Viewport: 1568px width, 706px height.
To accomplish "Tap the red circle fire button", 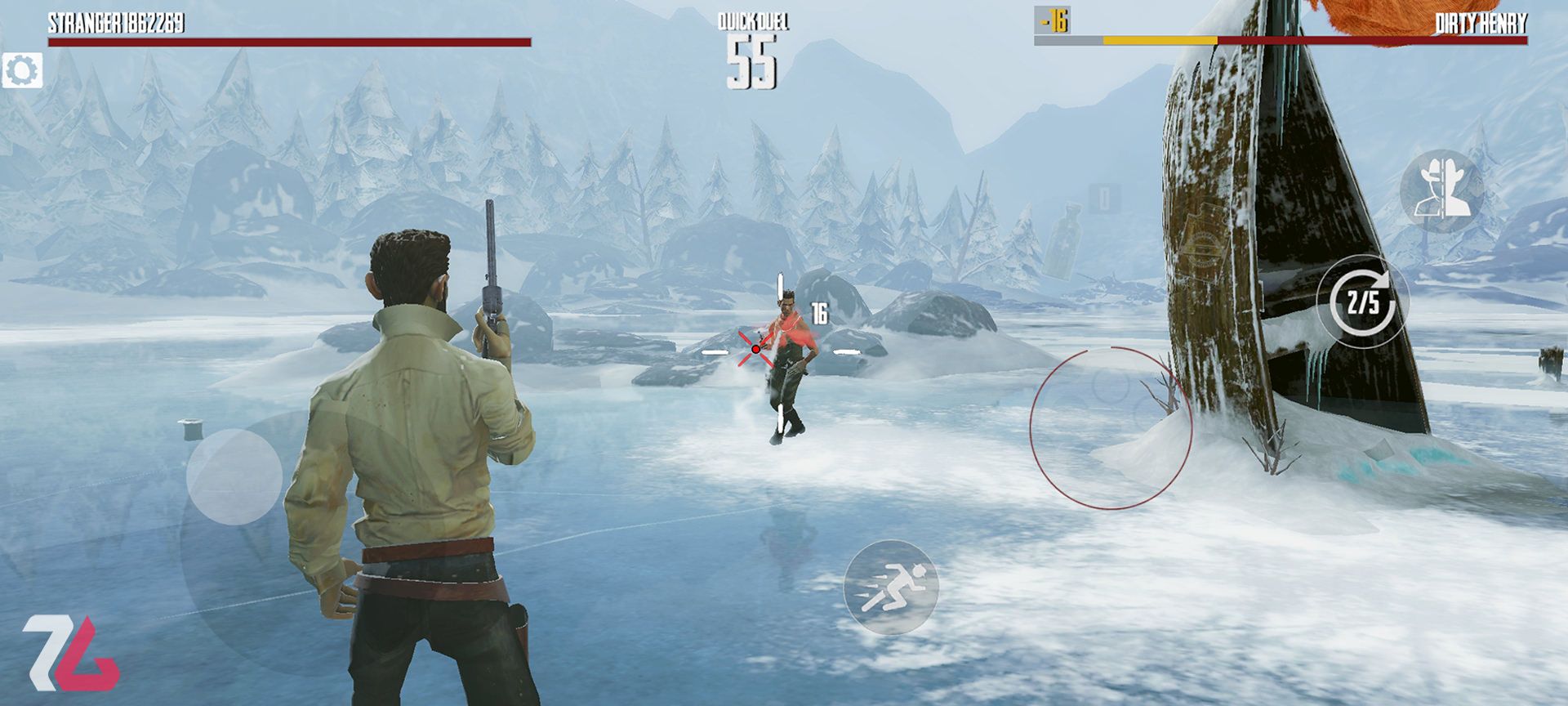I will click(x=1110, y=428).
